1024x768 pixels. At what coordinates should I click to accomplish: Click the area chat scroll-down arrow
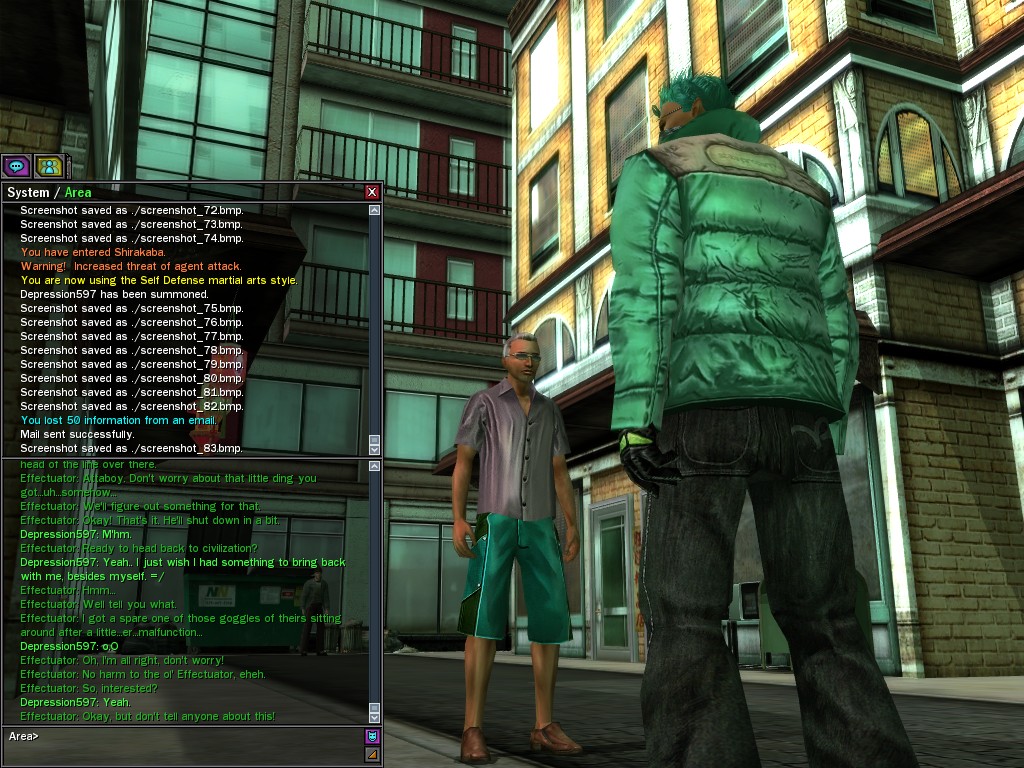tap(375, 716)
